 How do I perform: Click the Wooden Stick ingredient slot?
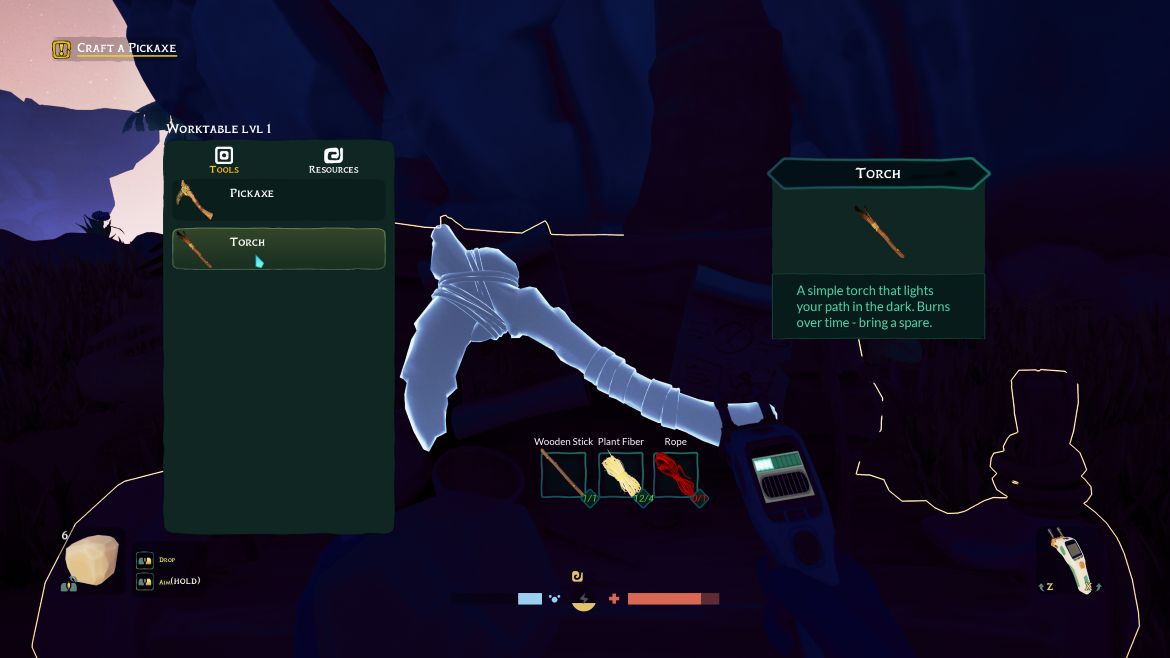tap(564, 474)
